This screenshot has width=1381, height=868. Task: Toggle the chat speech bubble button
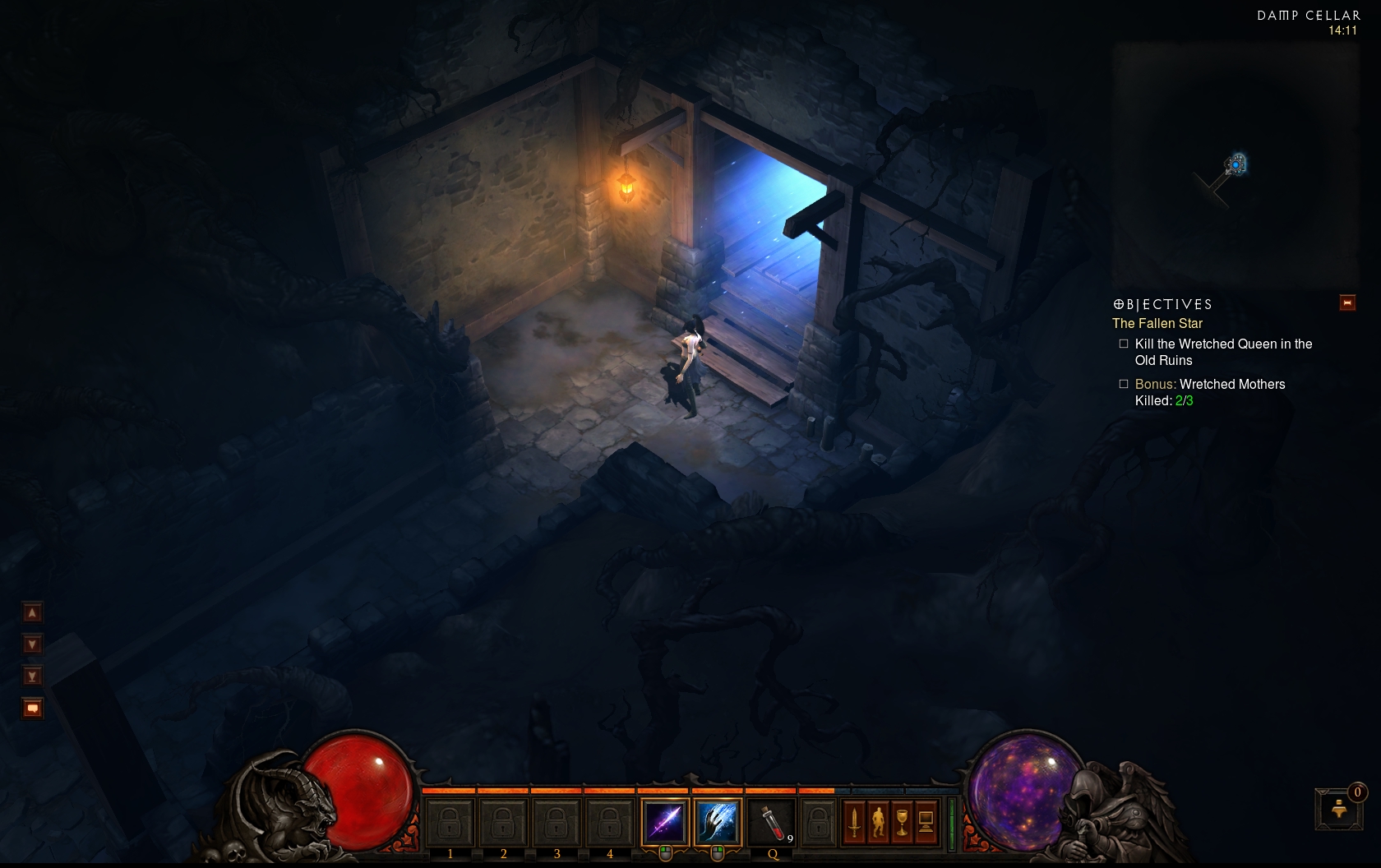coord(32,709)
